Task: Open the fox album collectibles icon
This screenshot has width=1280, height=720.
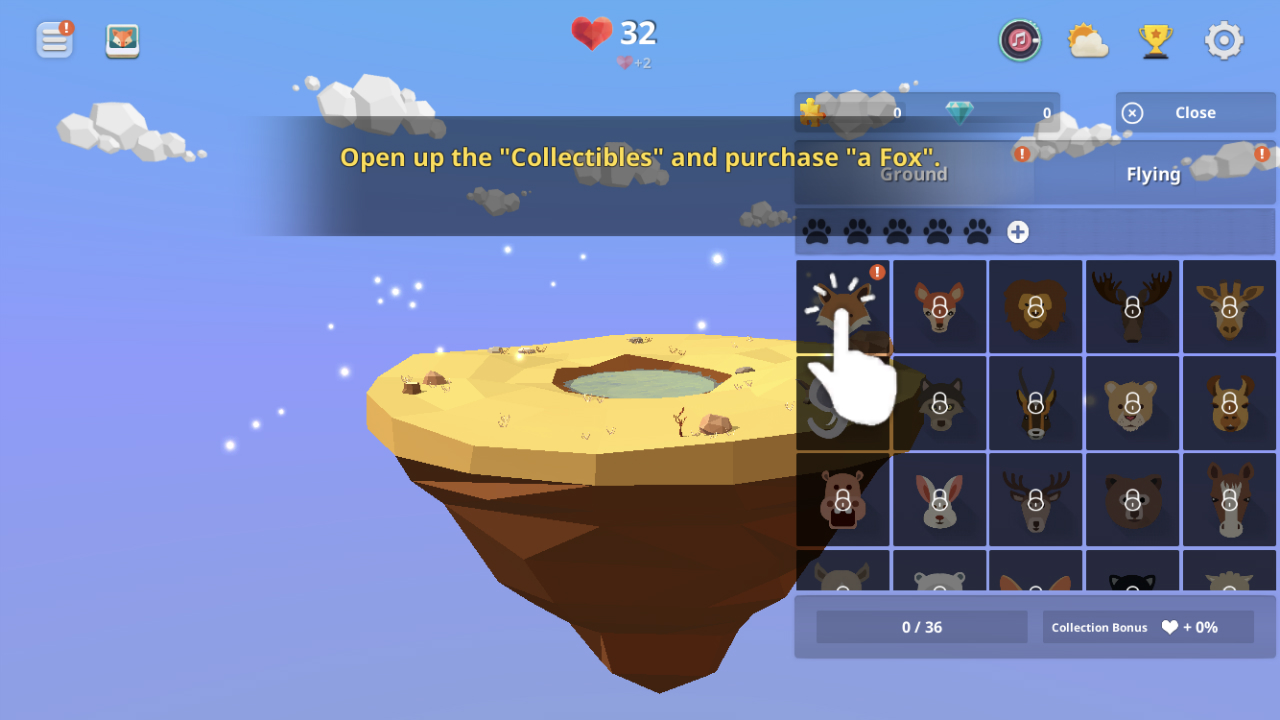Action: click(x=123, y=41)
